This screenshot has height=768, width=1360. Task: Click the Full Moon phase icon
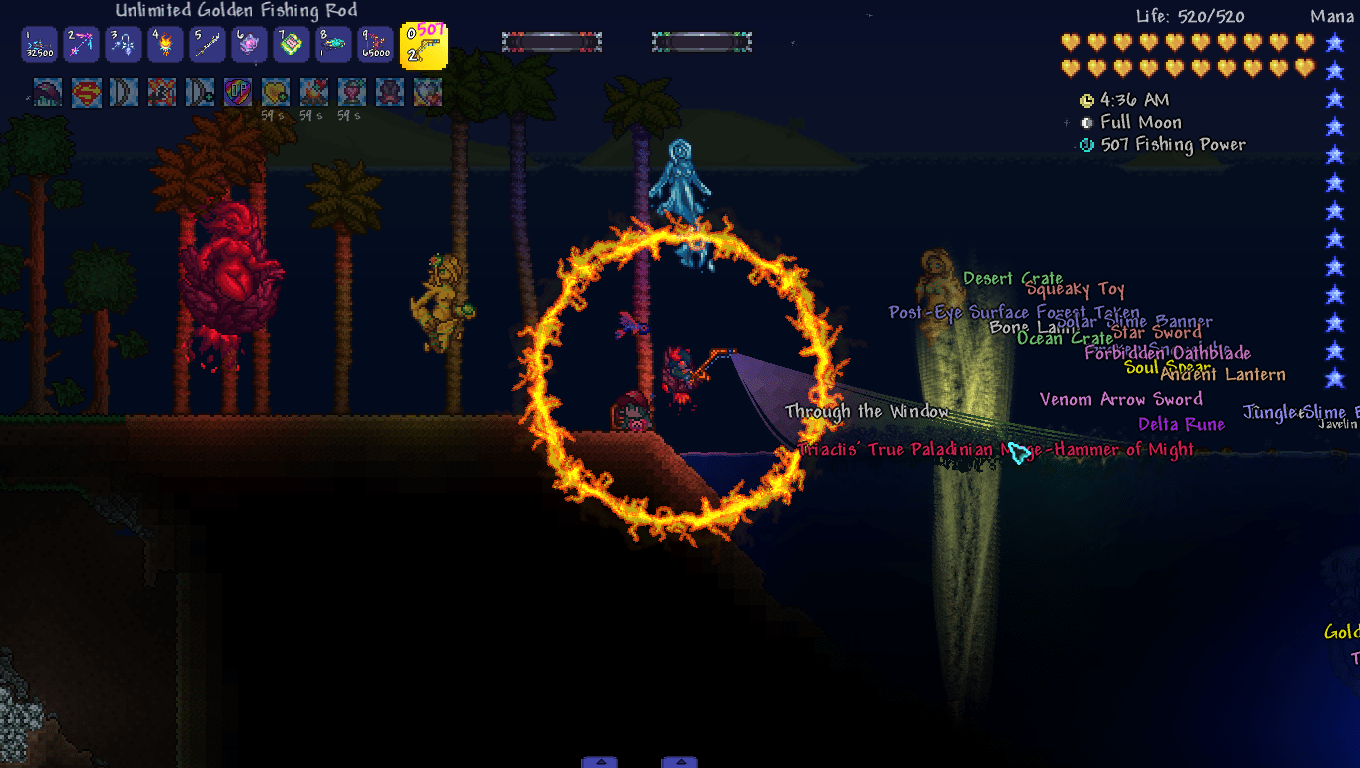(1086, 122)
